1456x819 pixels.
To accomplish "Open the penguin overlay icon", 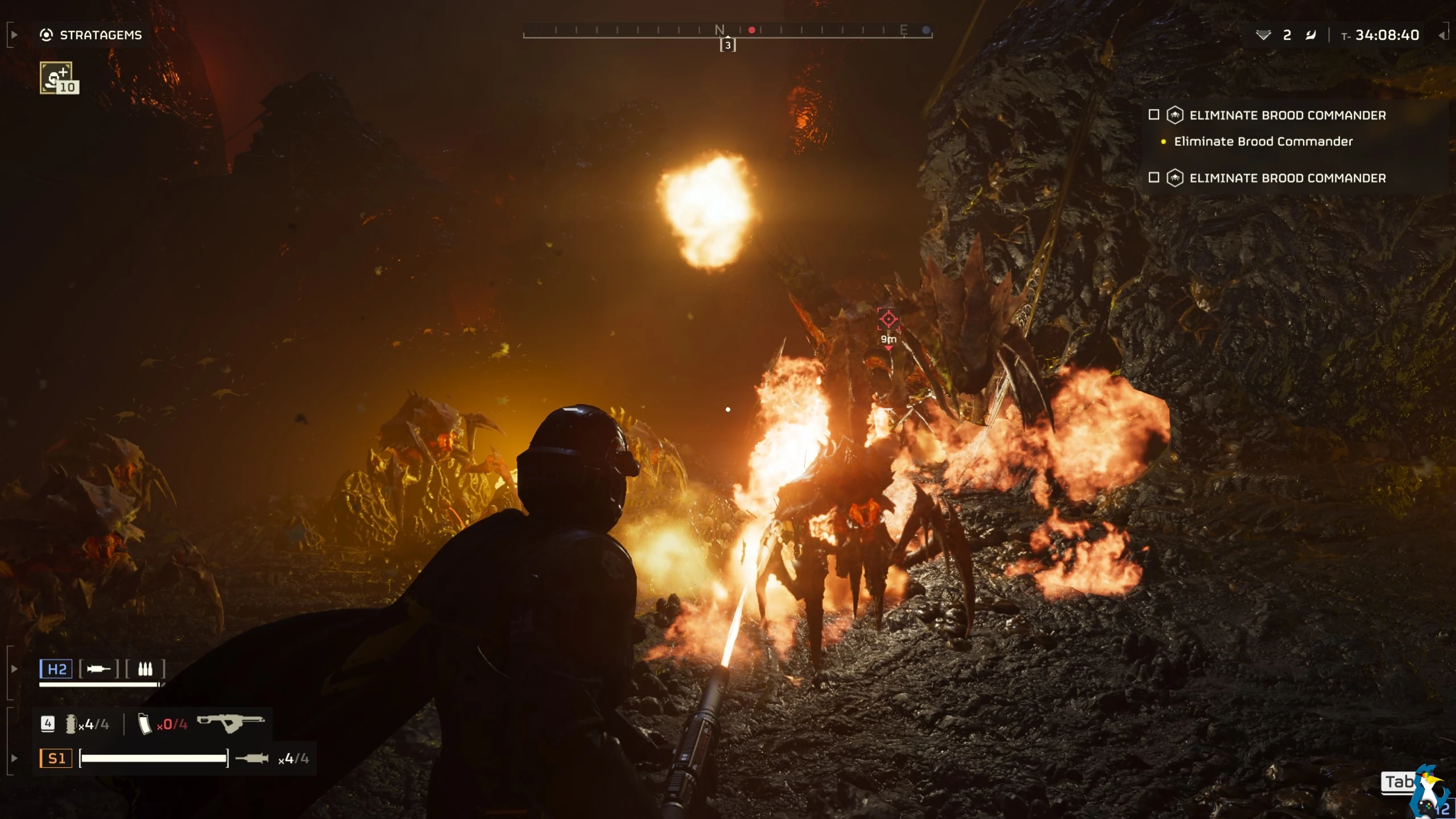I will (x=1430, y=793).
